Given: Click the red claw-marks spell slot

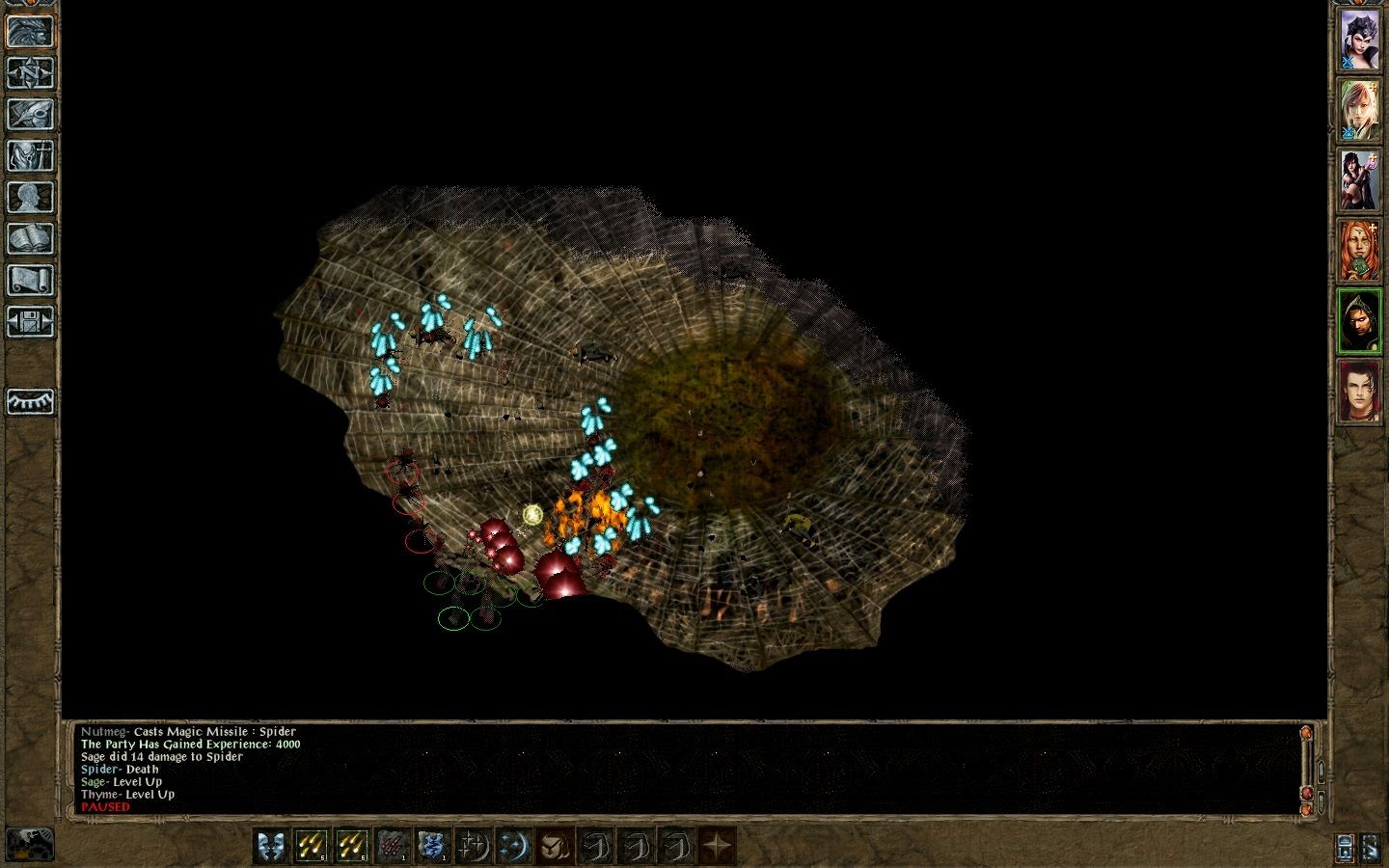Looking at the screenshot, I should click(x=392, y=846).
